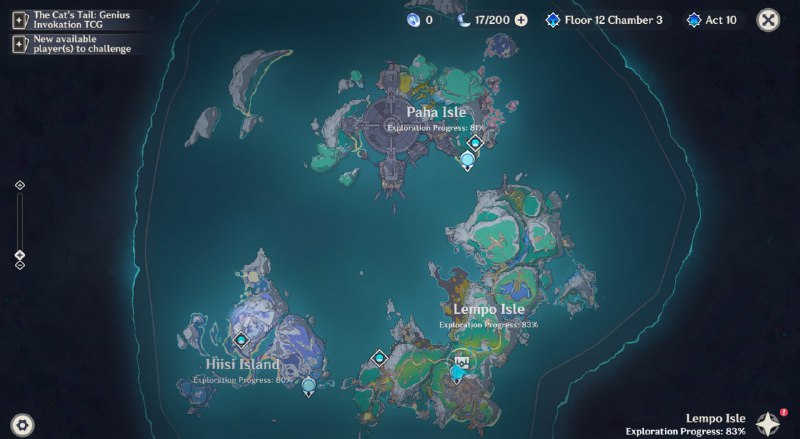Click the map zoom slider handle
800x439 pixels.
(x=19, y=255)
